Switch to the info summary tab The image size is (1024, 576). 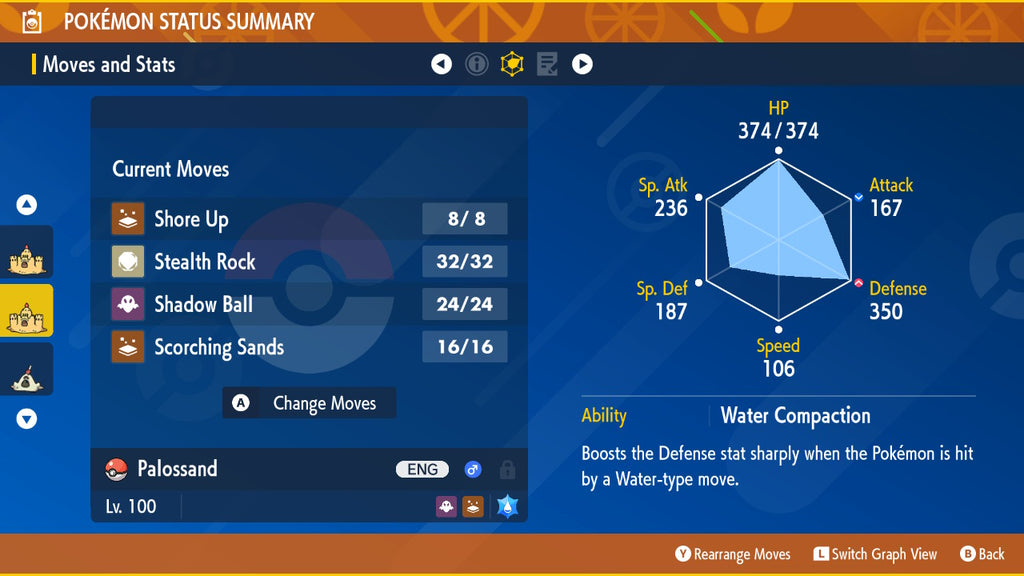(477, 65)
